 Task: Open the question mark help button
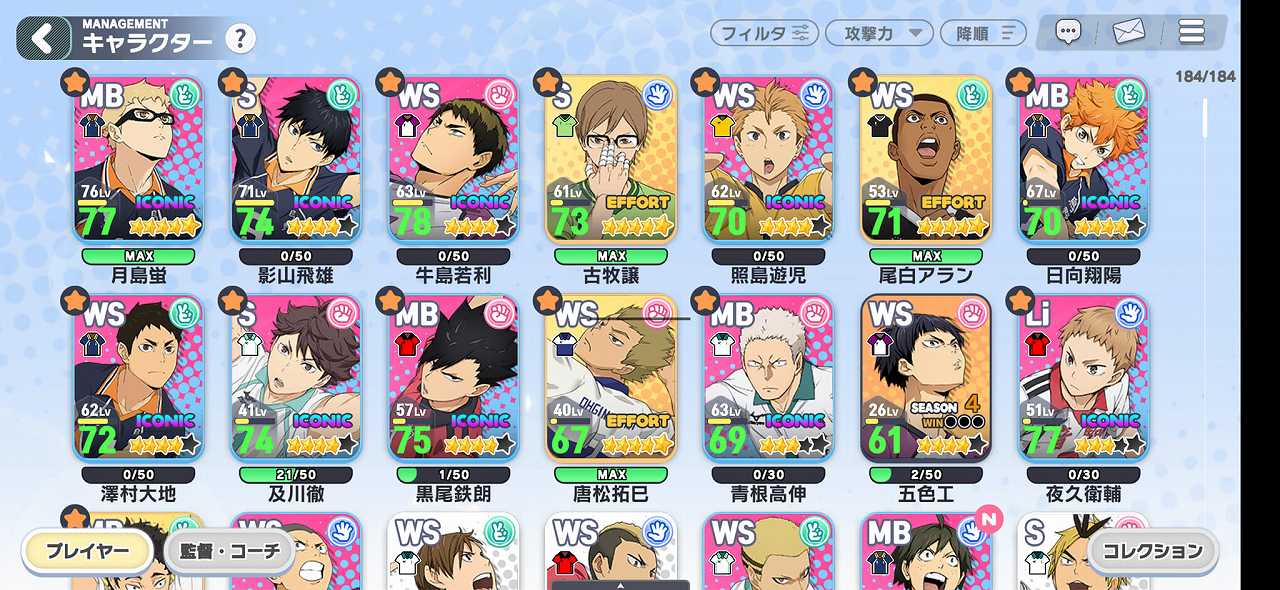tap(240, 40)
